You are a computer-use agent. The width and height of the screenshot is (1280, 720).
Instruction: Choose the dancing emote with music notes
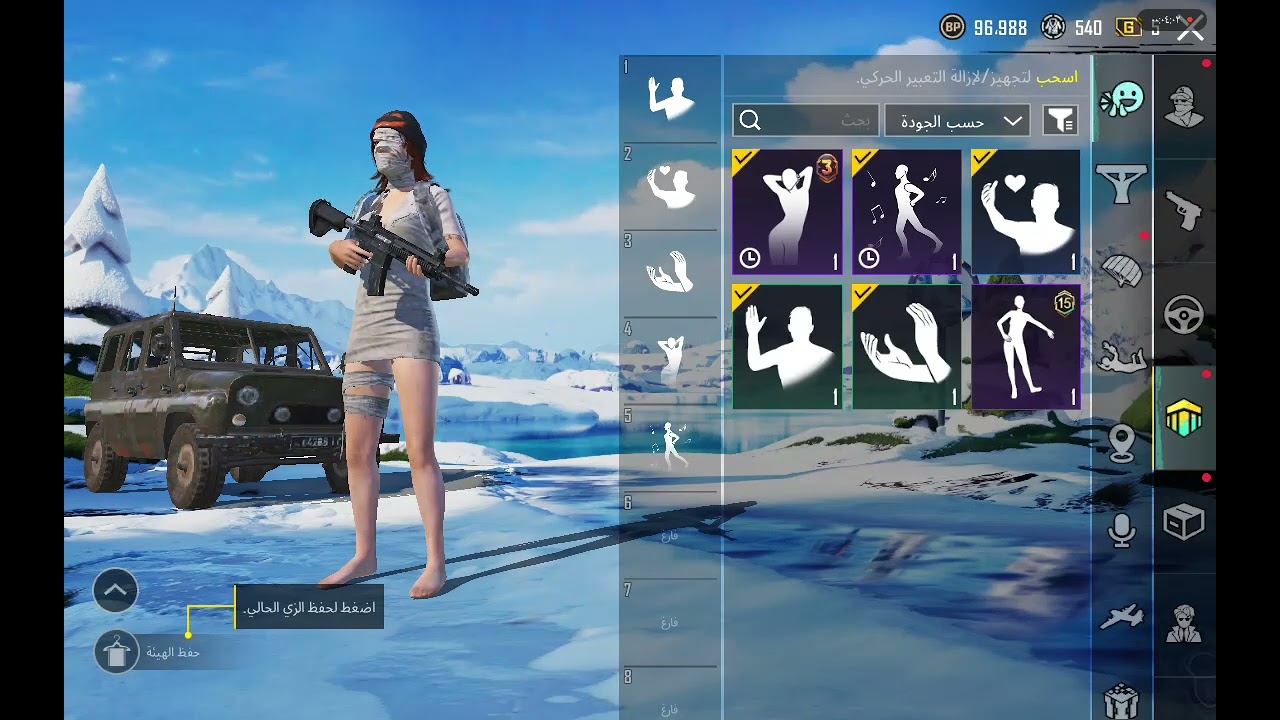(906, 212)
